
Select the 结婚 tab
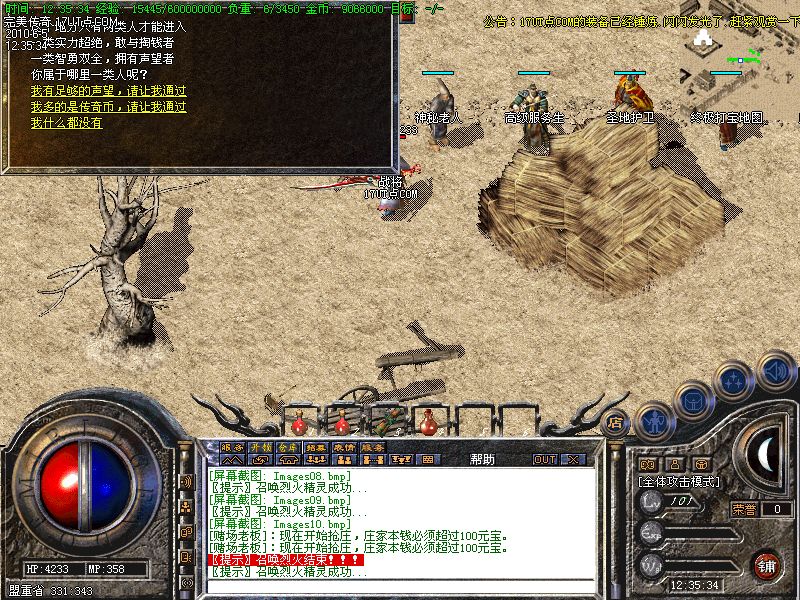(x=316, y=447)
